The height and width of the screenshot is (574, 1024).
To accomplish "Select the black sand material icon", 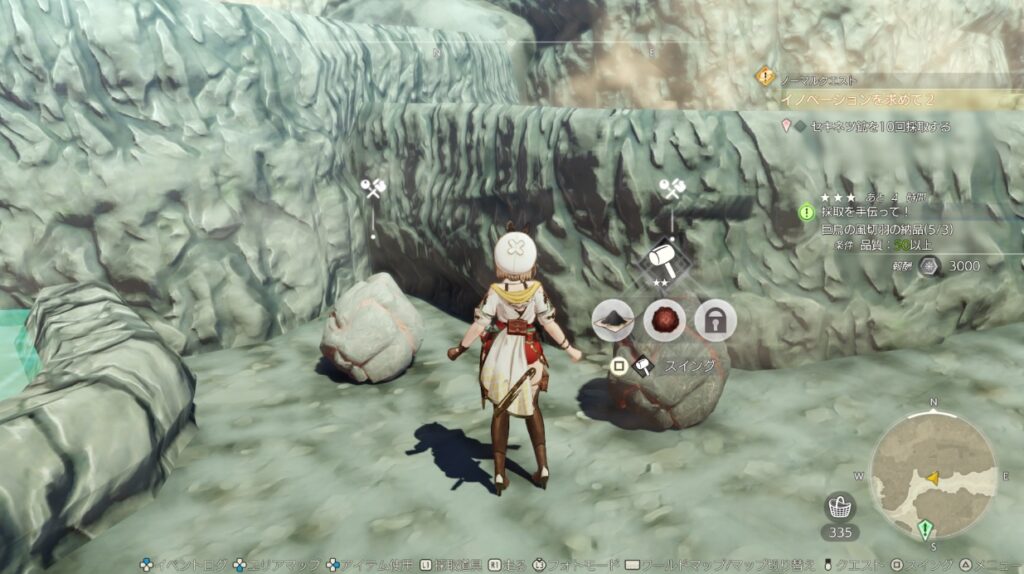I will pos(612,320).
